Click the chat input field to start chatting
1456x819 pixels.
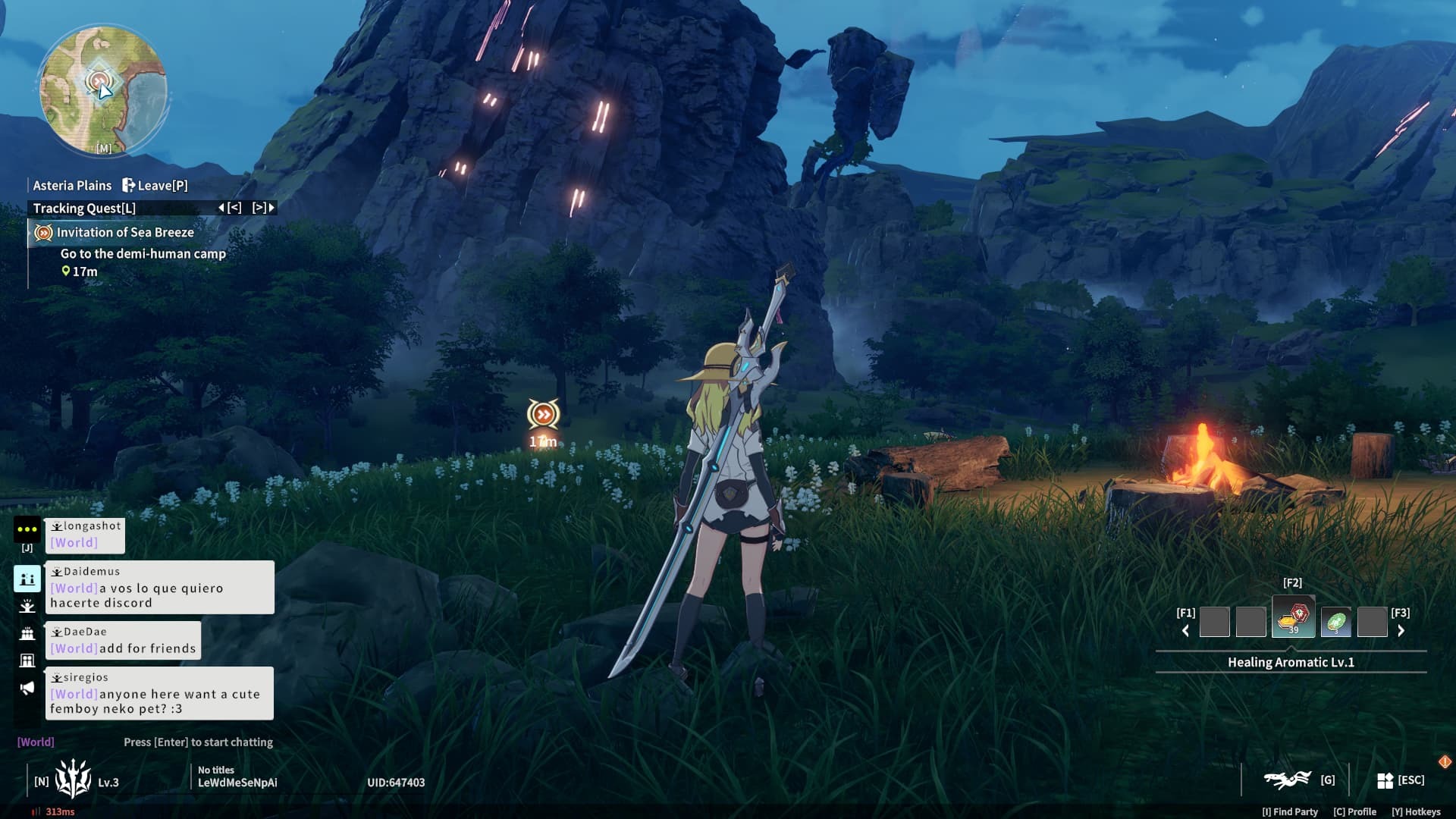click(197, 742)
